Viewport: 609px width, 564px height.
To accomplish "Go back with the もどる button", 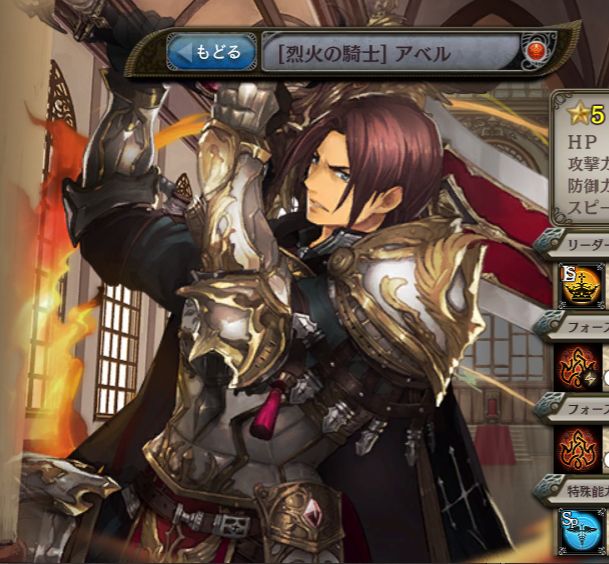I will [207, 52].
